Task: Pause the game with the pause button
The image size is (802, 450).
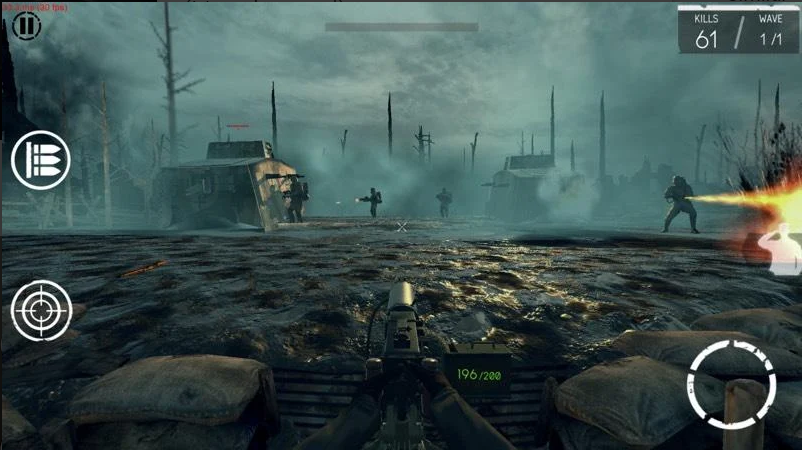Action: 26,26
